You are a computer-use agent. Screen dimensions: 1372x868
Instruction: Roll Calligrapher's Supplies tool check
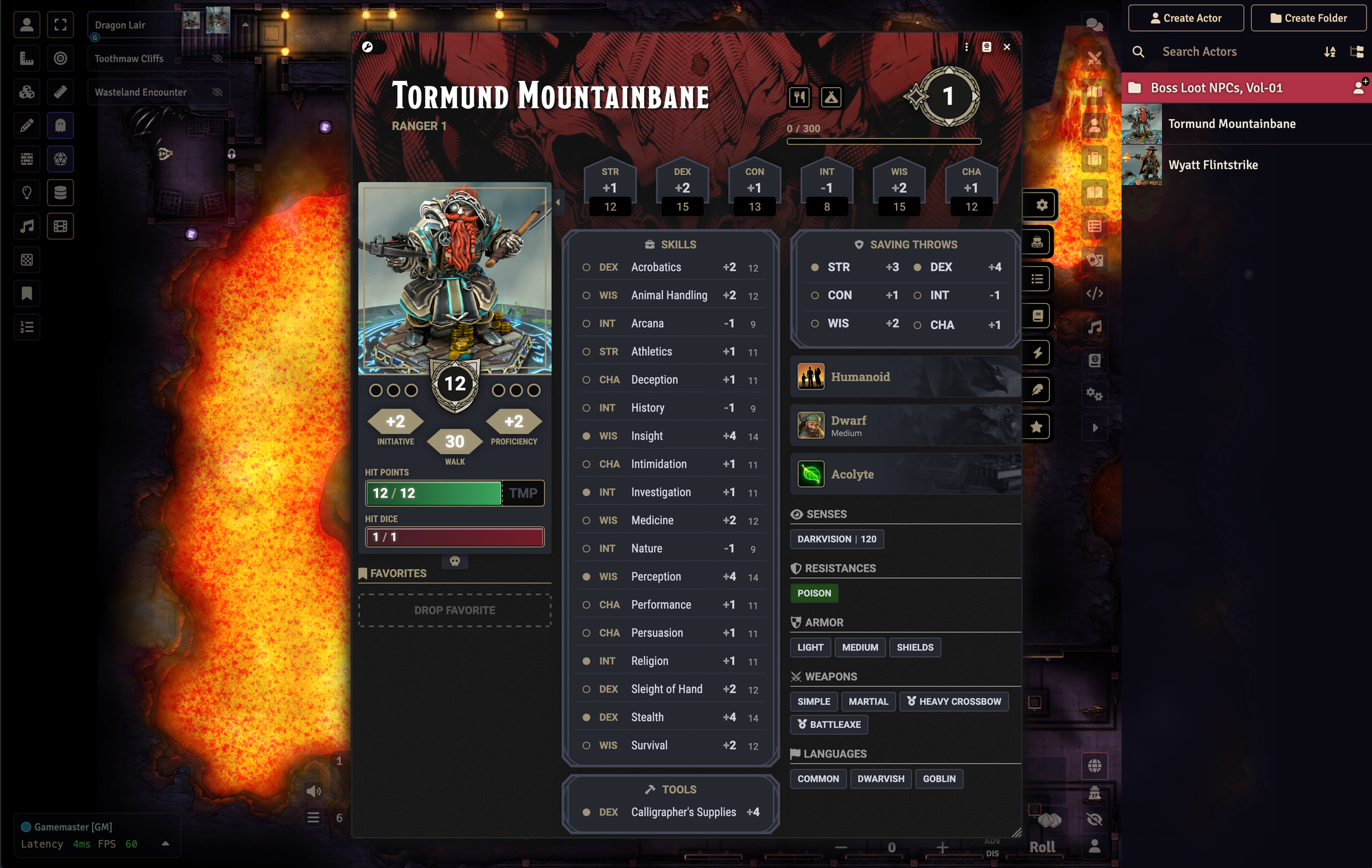(683, 812)
